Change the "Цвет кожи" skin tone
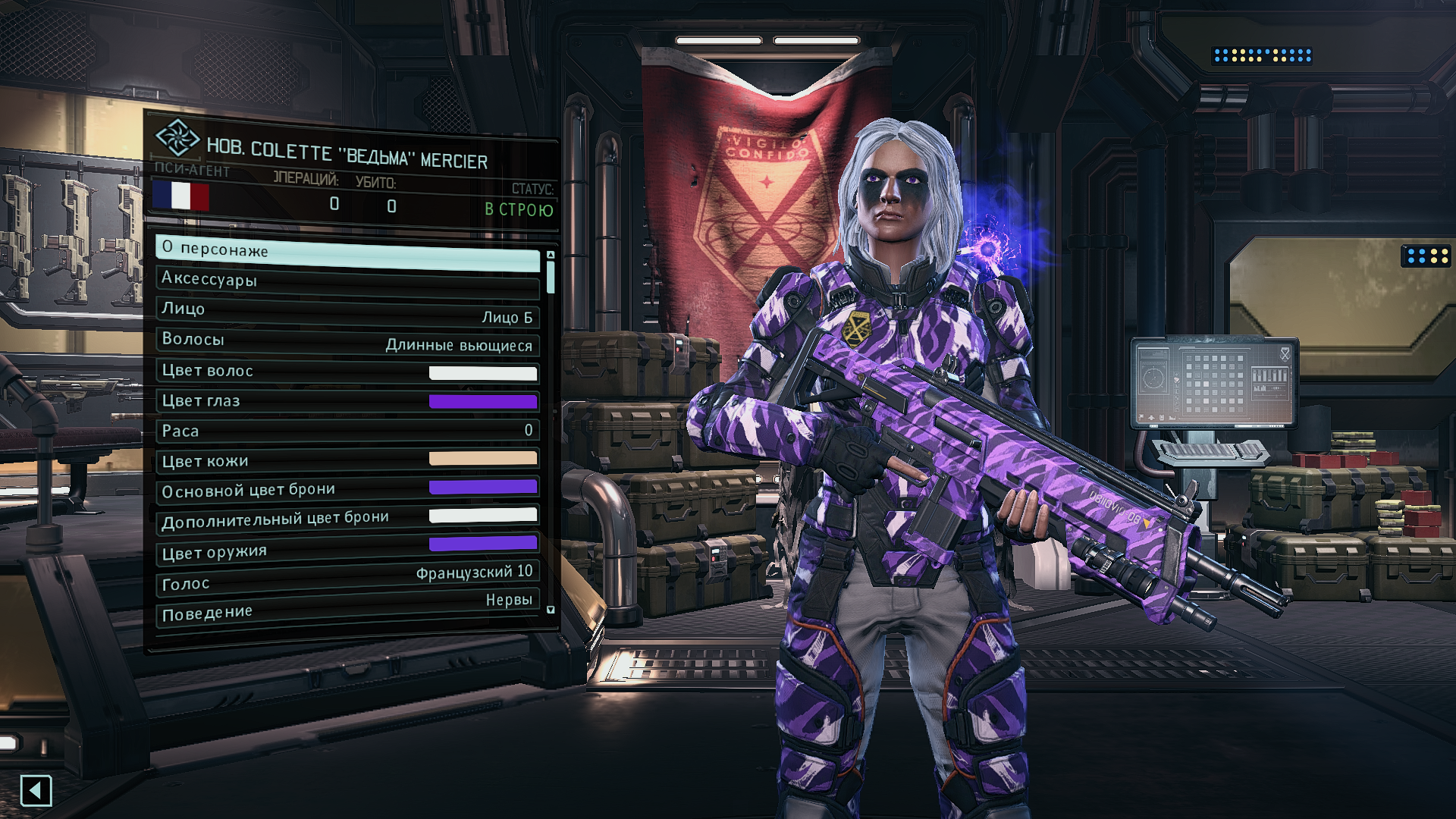 347,460
